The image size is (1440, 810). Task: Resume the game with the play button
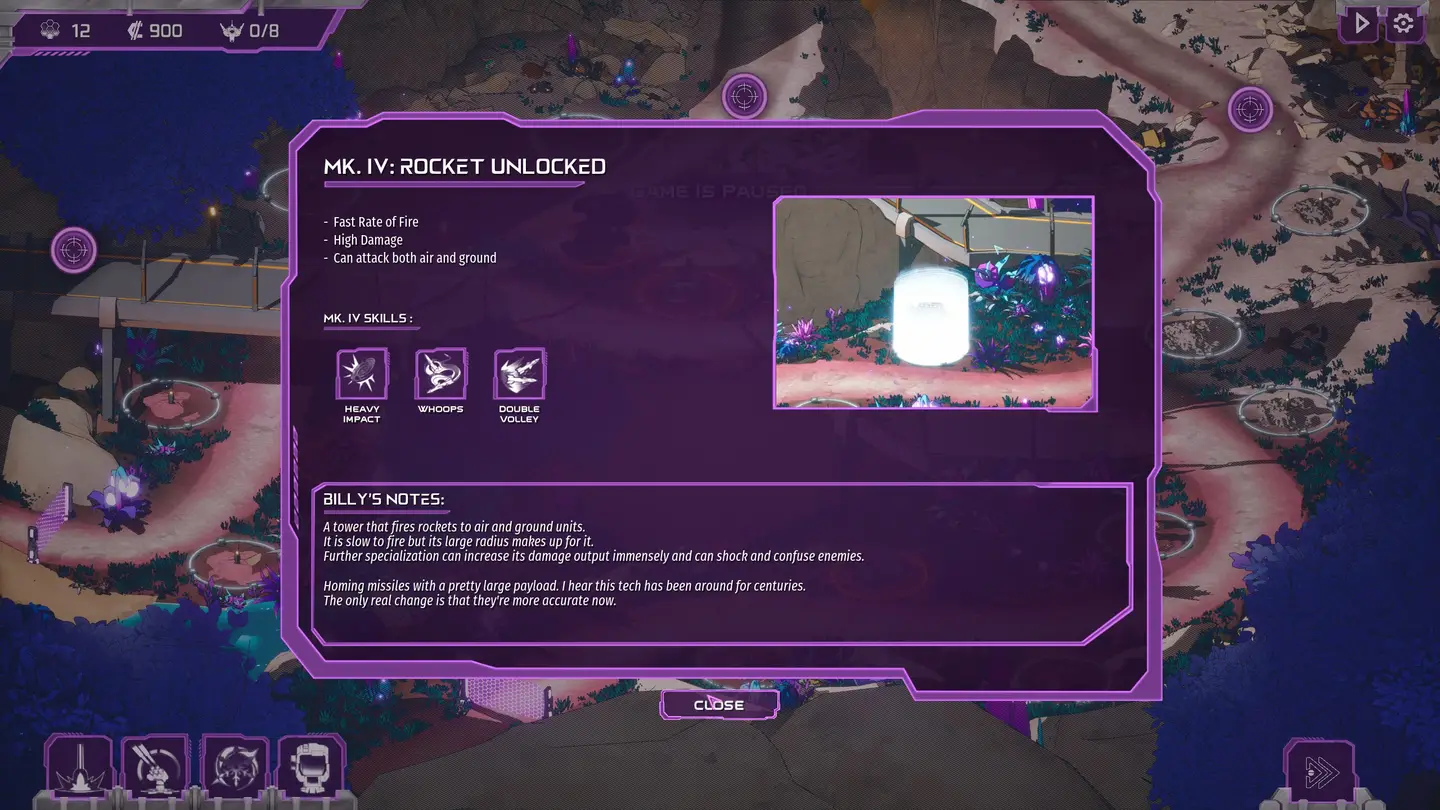click(1360, 24)
